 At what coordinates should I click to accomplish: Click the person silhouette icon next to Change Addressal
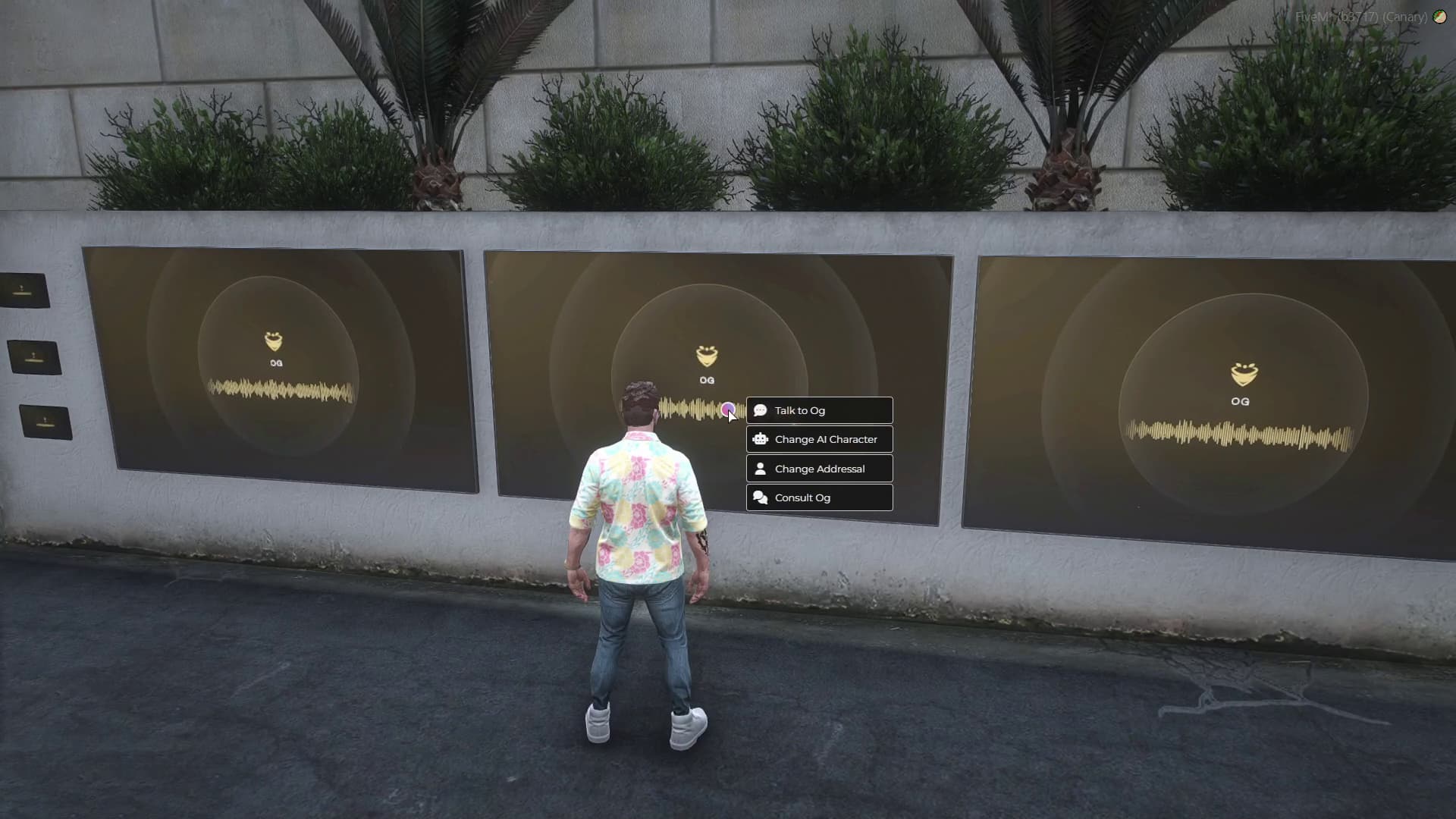coord(761,468)
